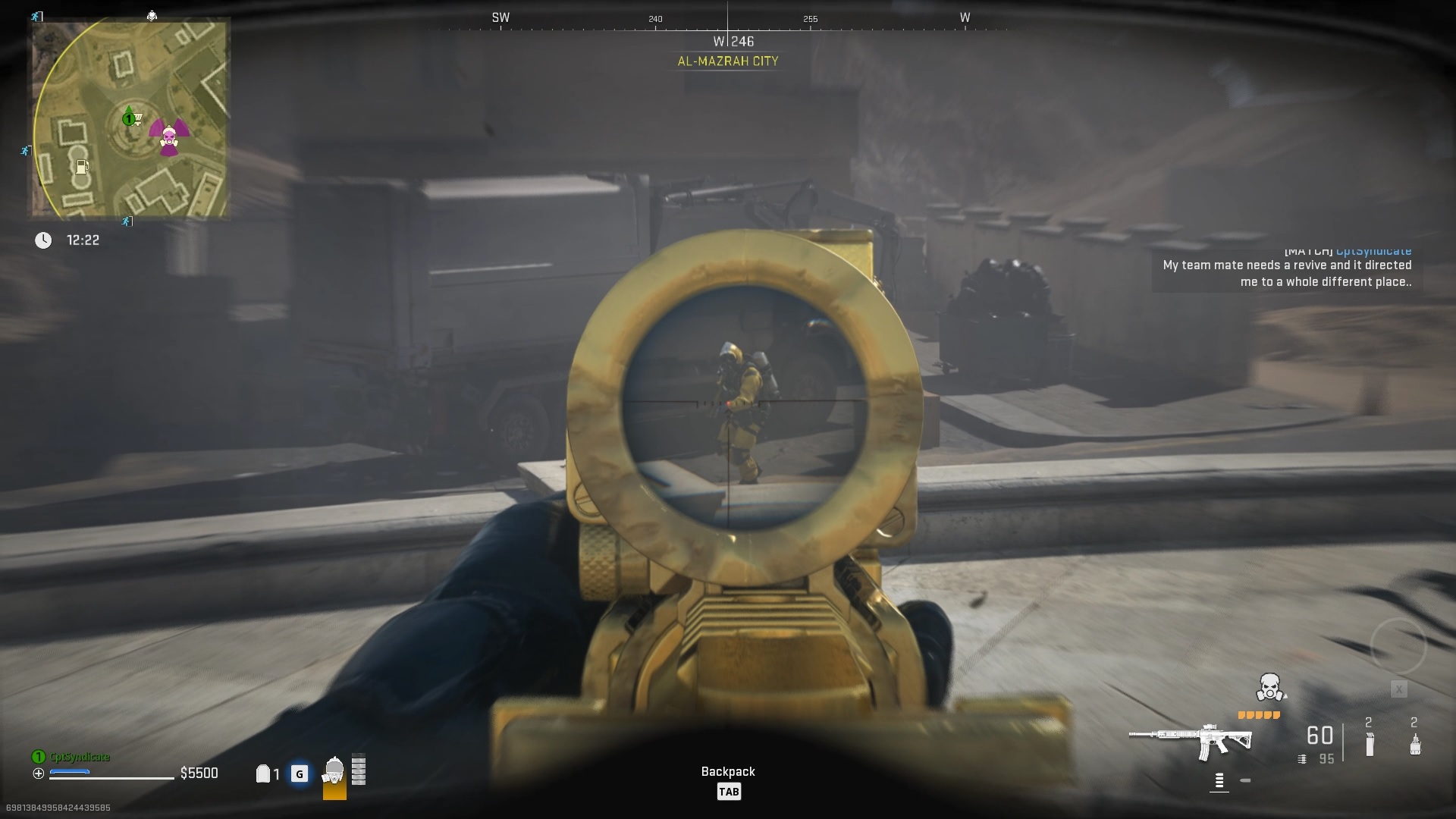Toggle the X key prompt above the ammo counter

coord(1398,689)
